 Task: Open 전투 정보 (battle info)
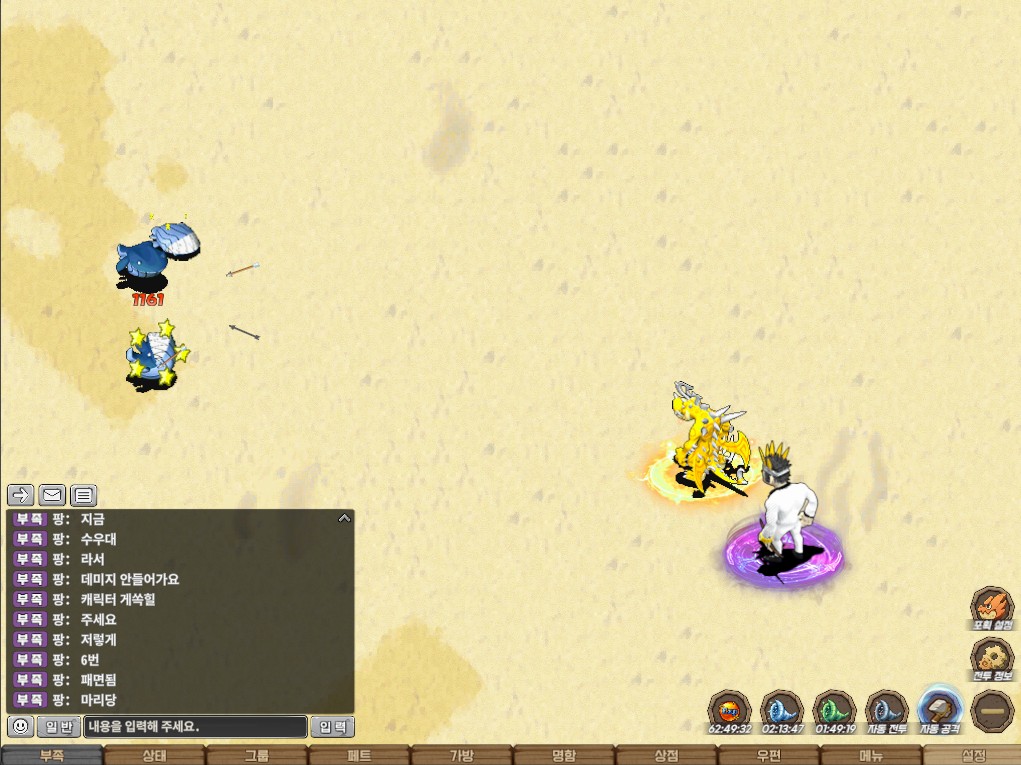point(991,659)
